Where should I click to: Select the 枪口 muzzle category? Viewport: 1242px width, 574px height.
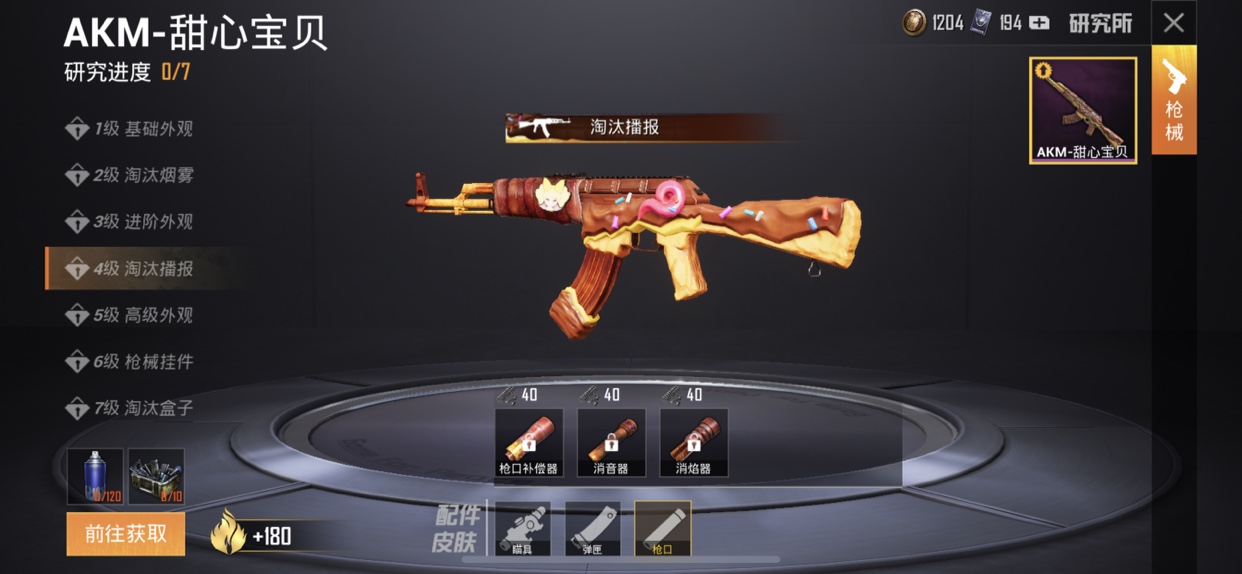(x=663, y=529)
